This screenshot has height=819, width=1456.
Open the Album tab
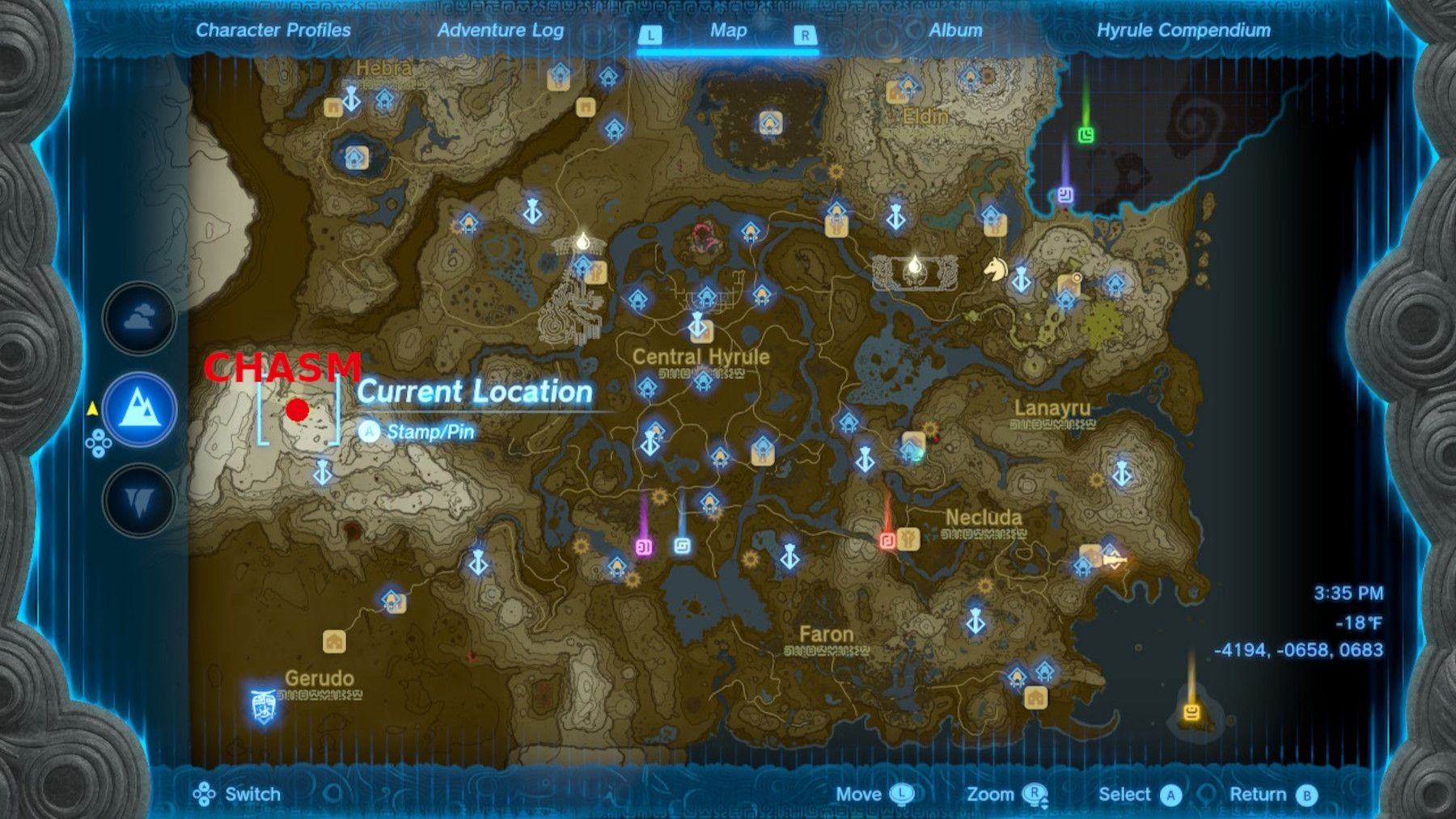(954, 31)
